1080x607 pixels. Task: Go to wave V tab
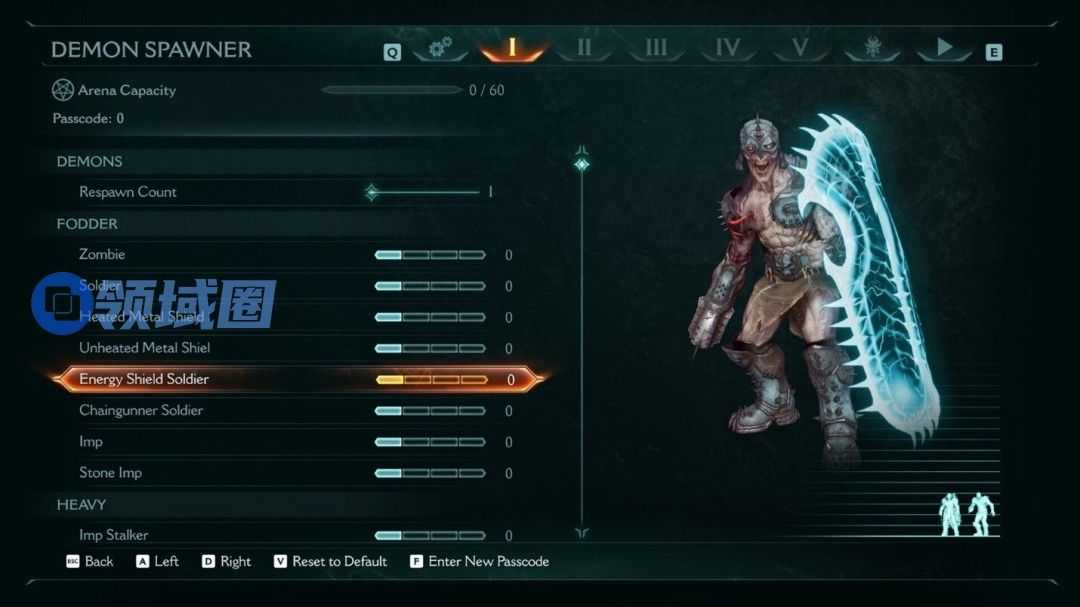coord(799,47)
